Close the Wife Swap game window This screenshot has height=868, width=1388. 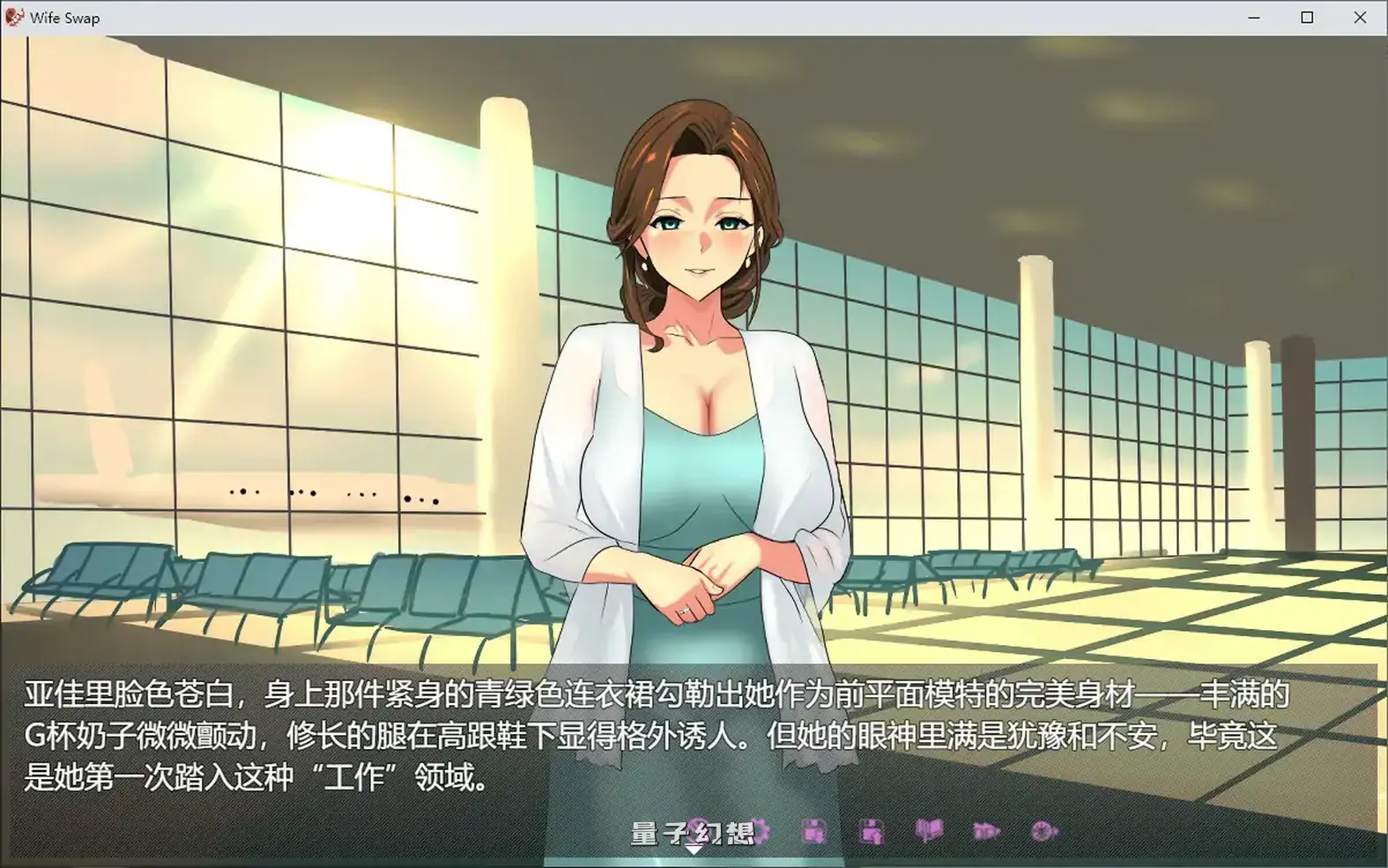(x=1361, y=17)
